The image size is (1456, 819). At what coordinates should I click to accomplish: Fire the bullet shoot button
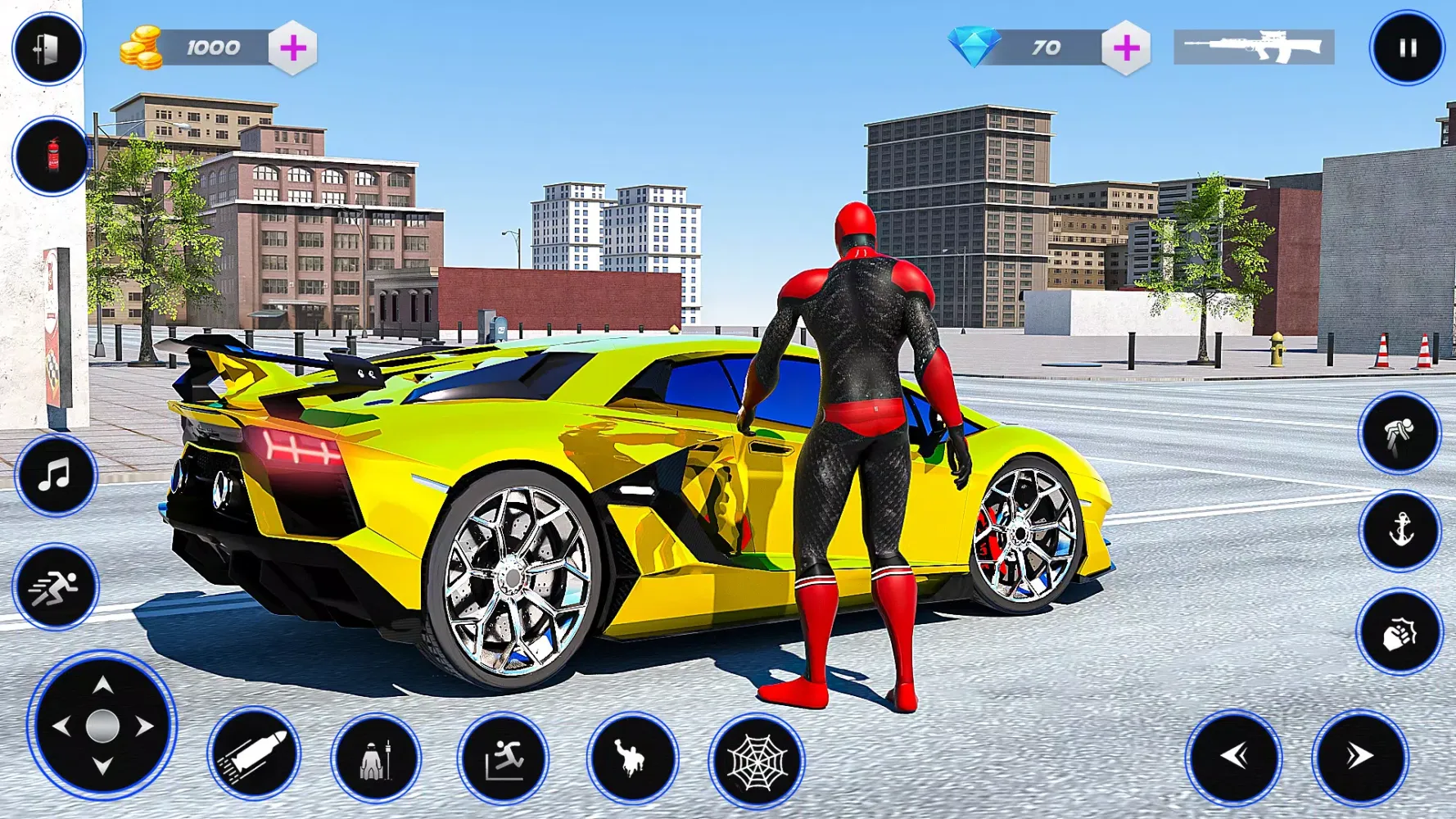click(x=253, y=753)
